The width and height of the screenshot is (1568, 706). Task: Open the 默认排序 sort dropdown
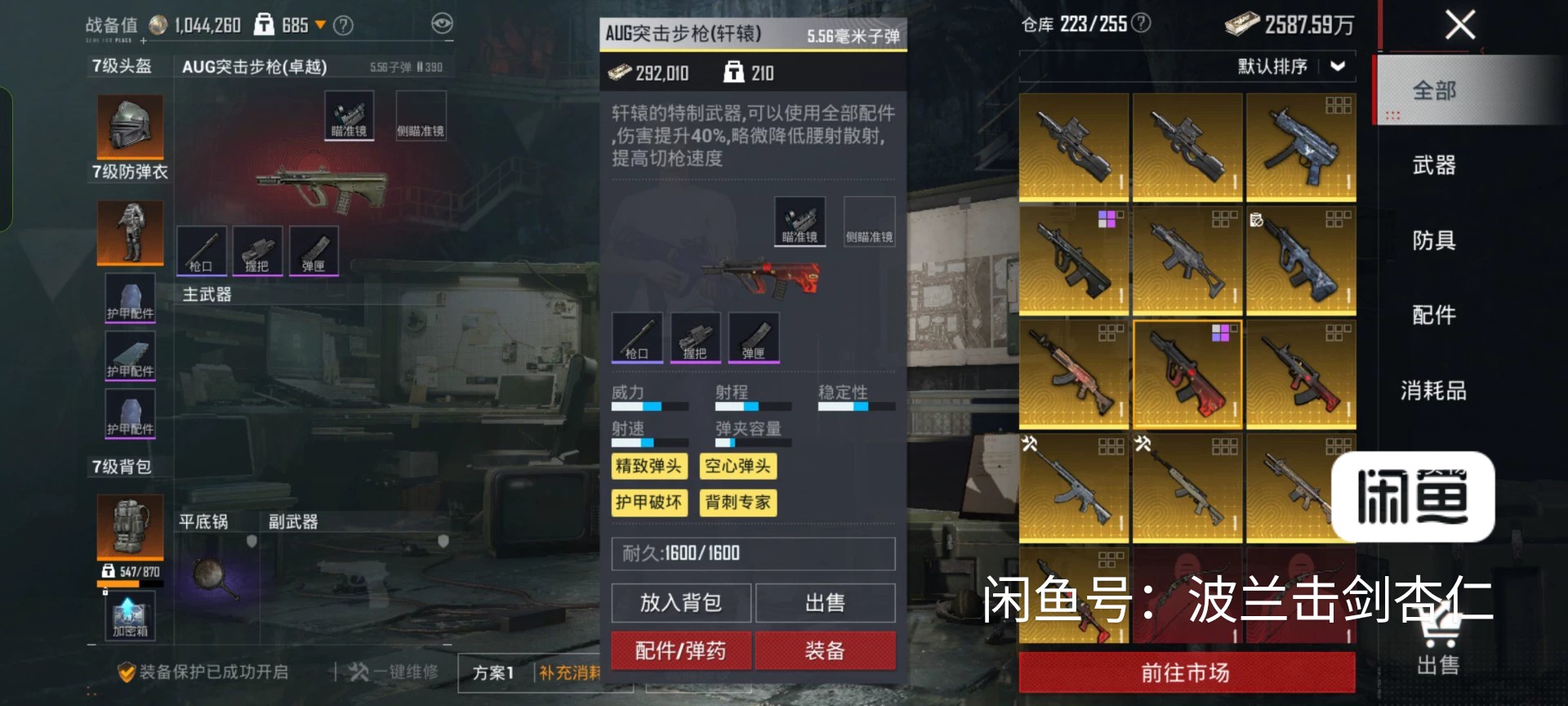(x=1290, y=66)
